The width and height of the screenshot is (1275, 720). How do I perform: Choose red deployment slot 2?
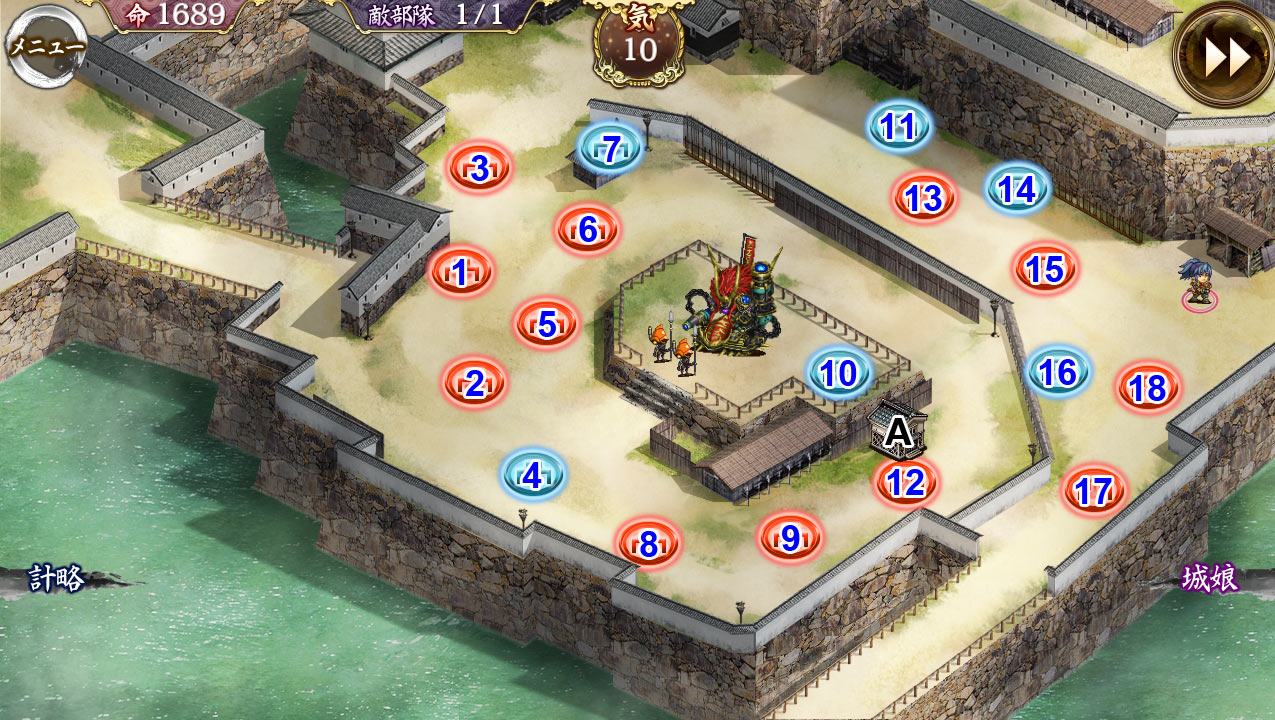tap(475, 383)
